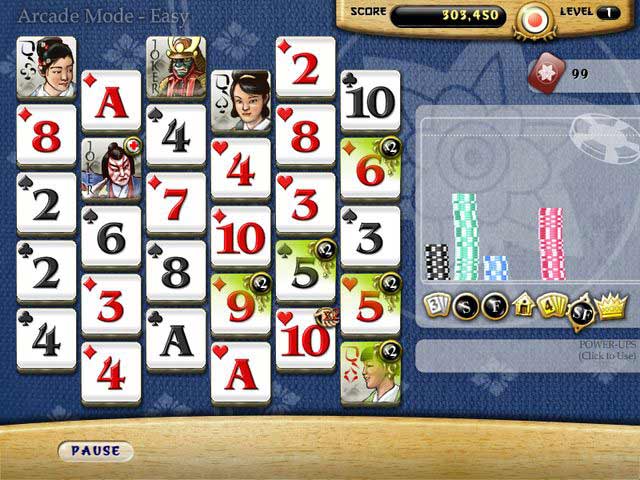Choose the ten of clubs card
The width and height of the screenshot is (640, 480).
click(x=370, y=101)
